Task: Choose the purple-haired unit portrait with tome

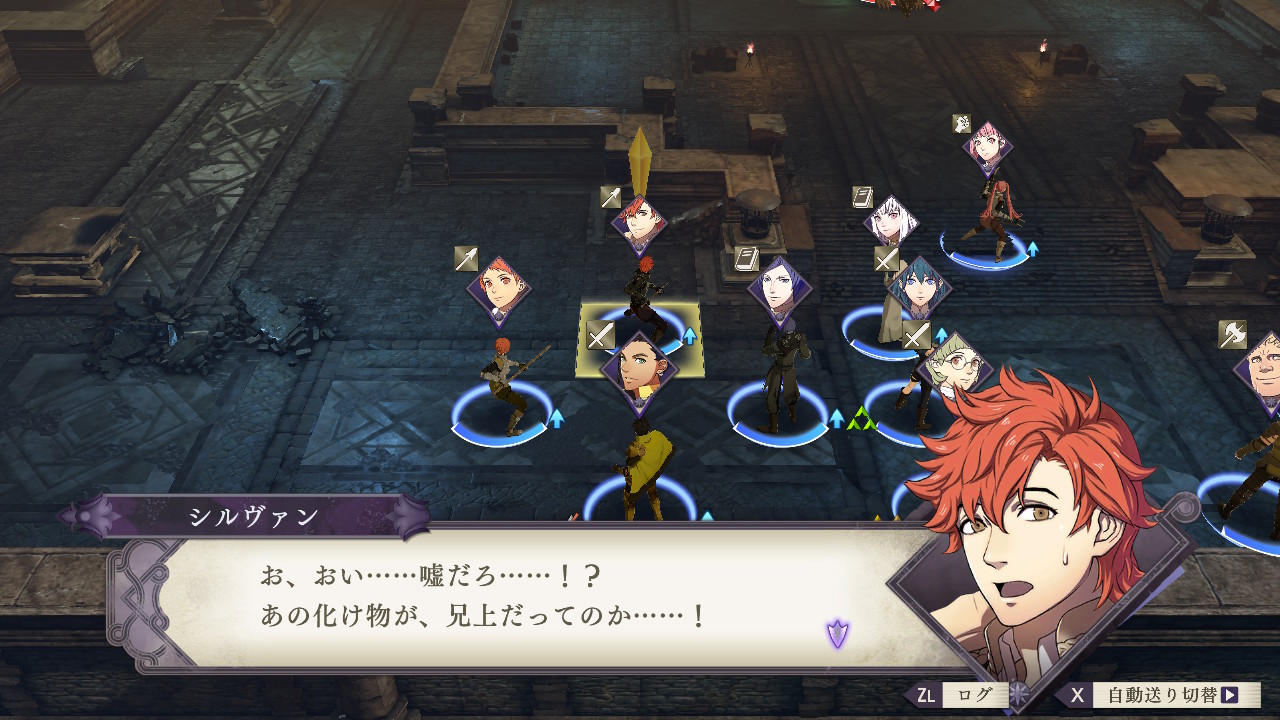Action: click(x=779, y=290)
